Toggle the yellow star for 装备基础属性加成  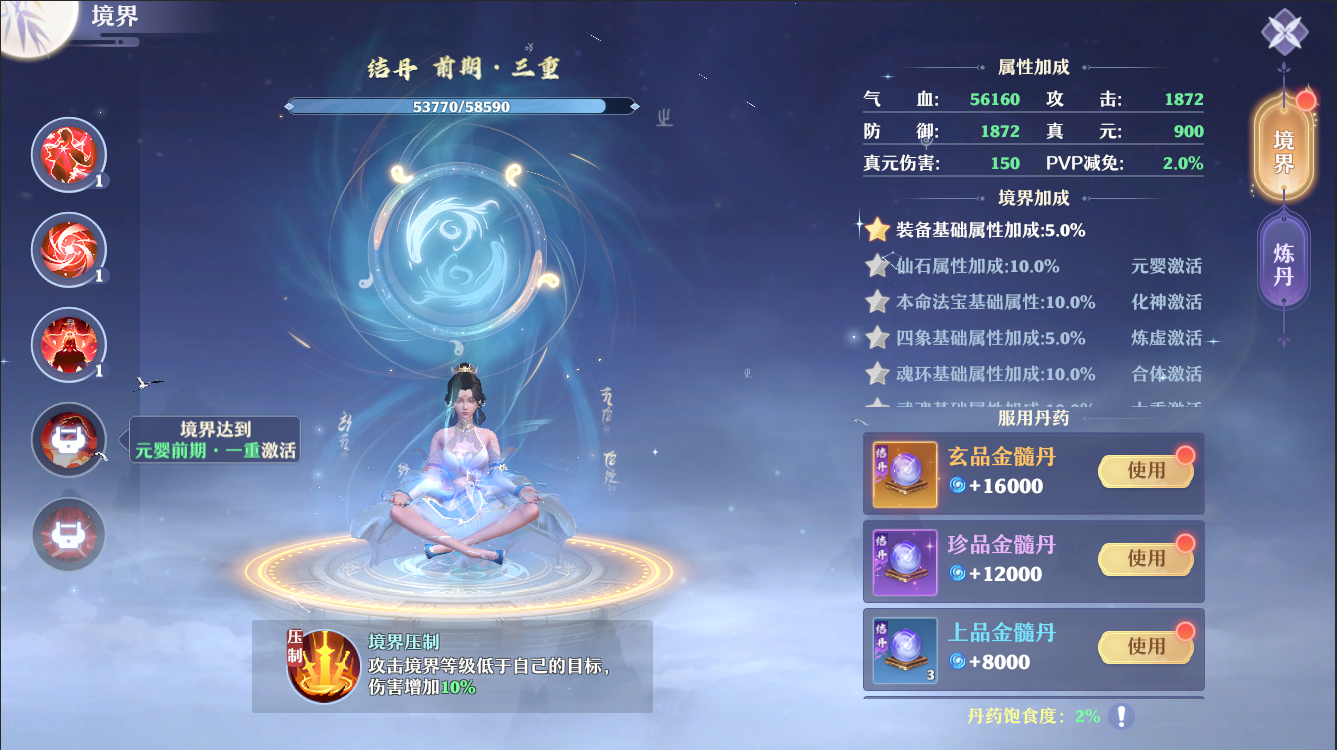coord(874,230)
